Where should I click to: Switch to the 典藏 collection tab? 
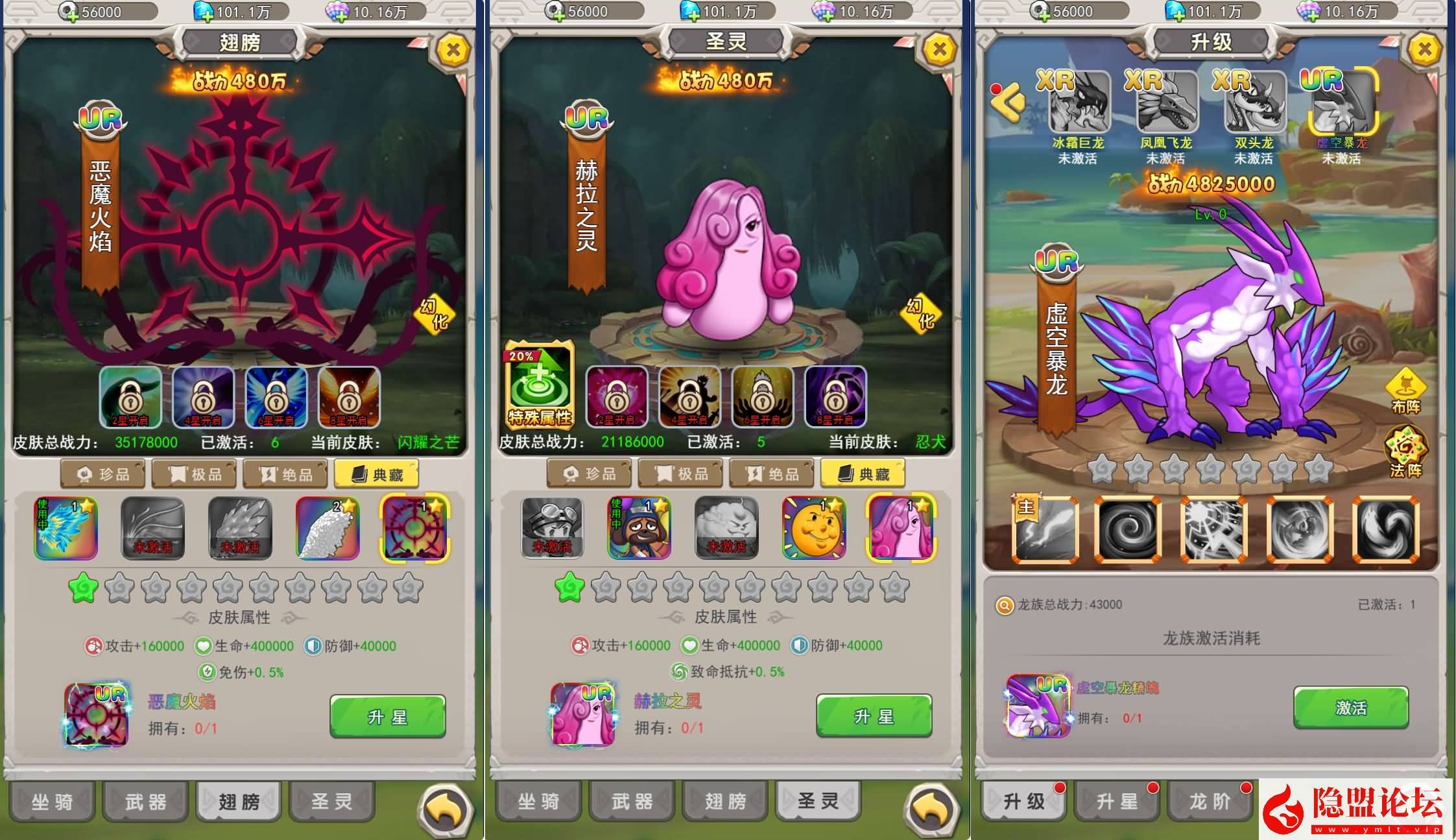[x=377, y=474]
